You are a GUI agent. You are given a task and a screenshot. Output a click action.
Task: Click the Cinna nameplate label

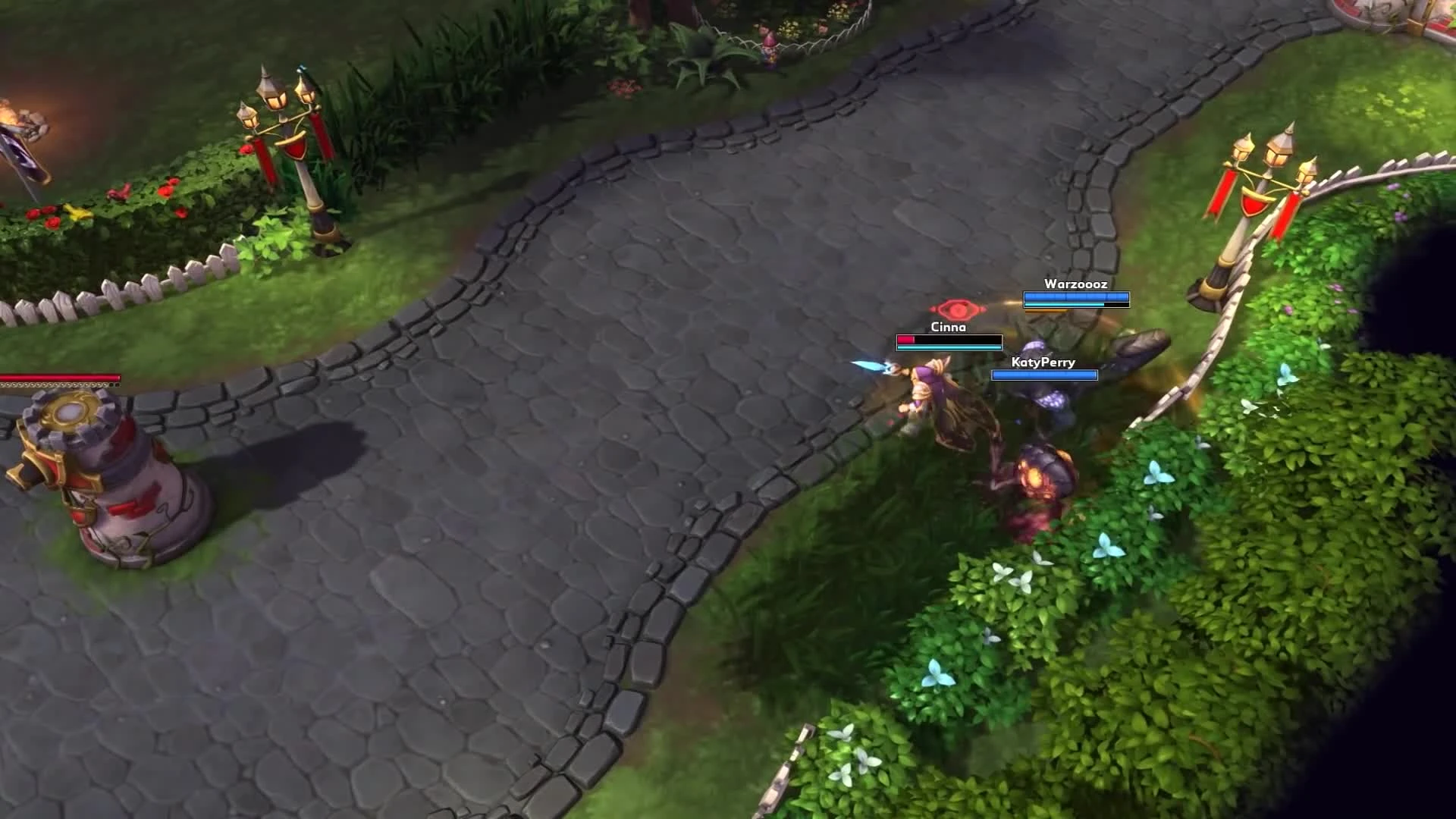pyautogui.click(x=948, y=327)
